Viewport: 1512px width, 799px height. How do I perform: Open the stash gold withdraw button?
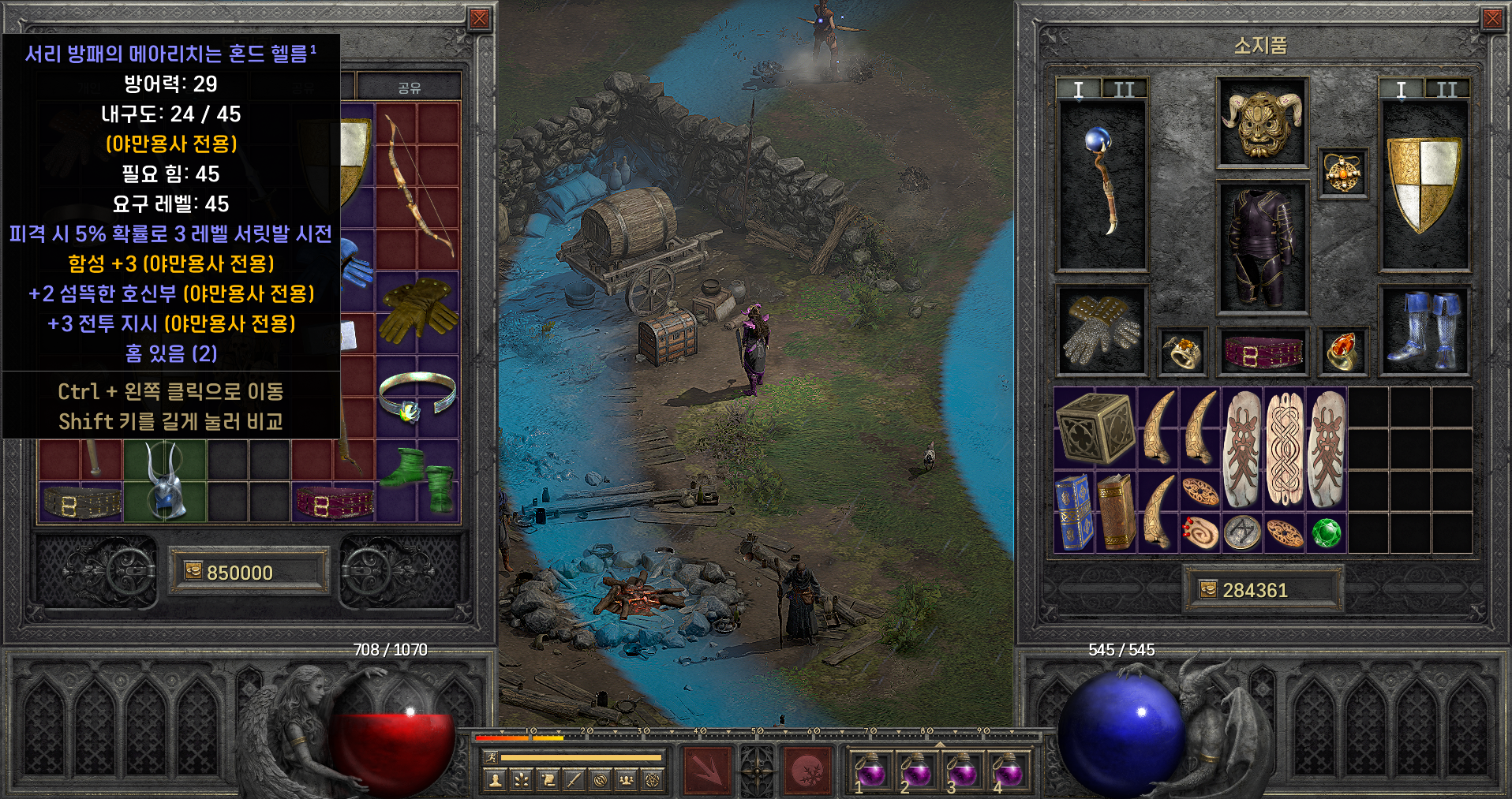(x=193, y=571)
